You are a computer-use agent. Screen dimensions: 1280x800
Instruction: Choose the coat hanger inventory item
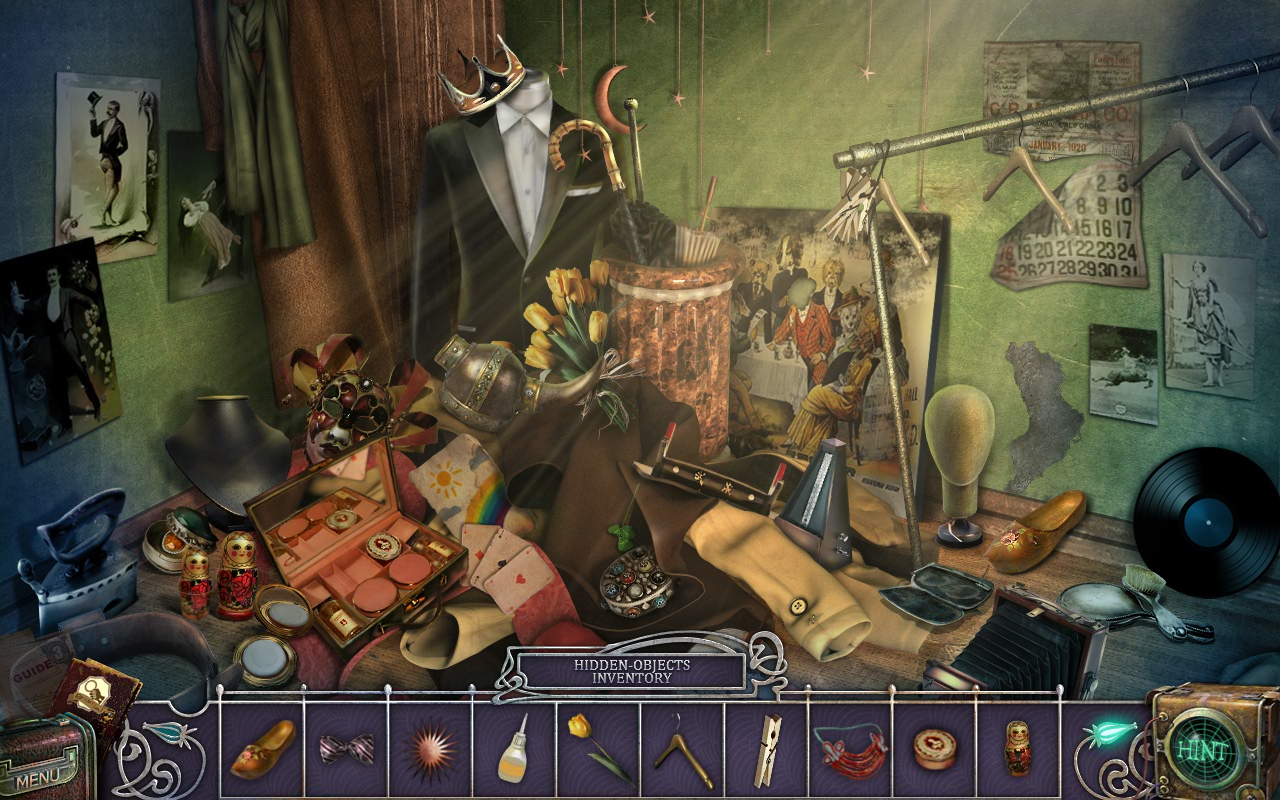click(683, 753)
